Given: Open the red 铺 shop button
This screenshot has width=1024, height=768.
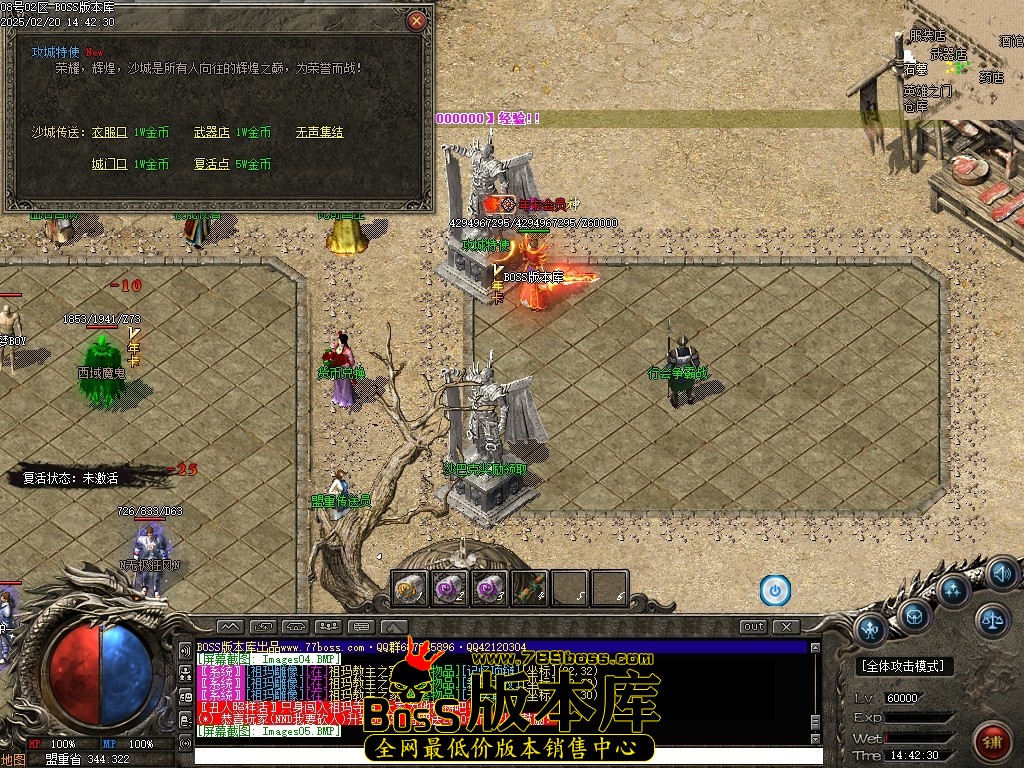Looking at the screenshot, I should tap(994, 741).
